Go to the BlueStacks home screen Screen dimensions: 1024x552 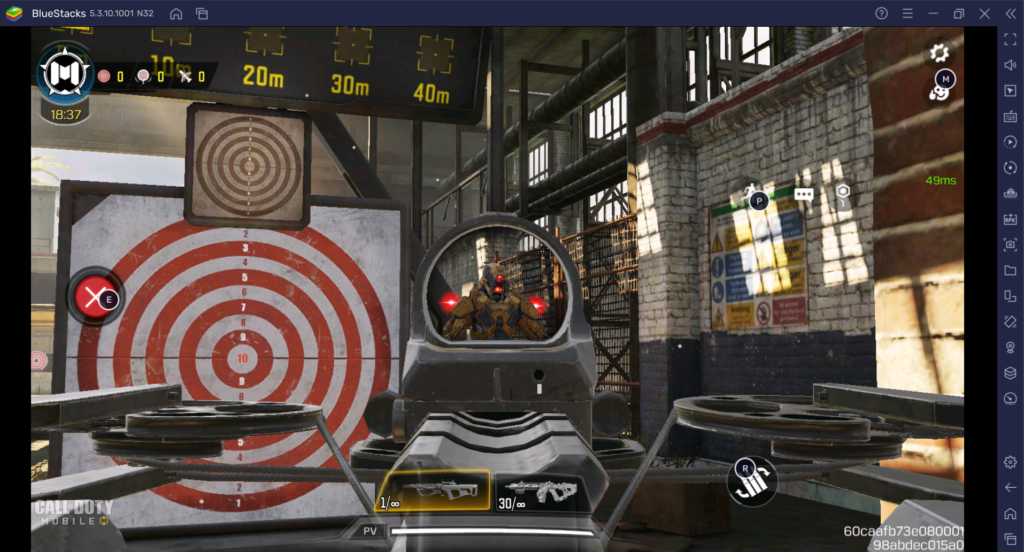176,13
